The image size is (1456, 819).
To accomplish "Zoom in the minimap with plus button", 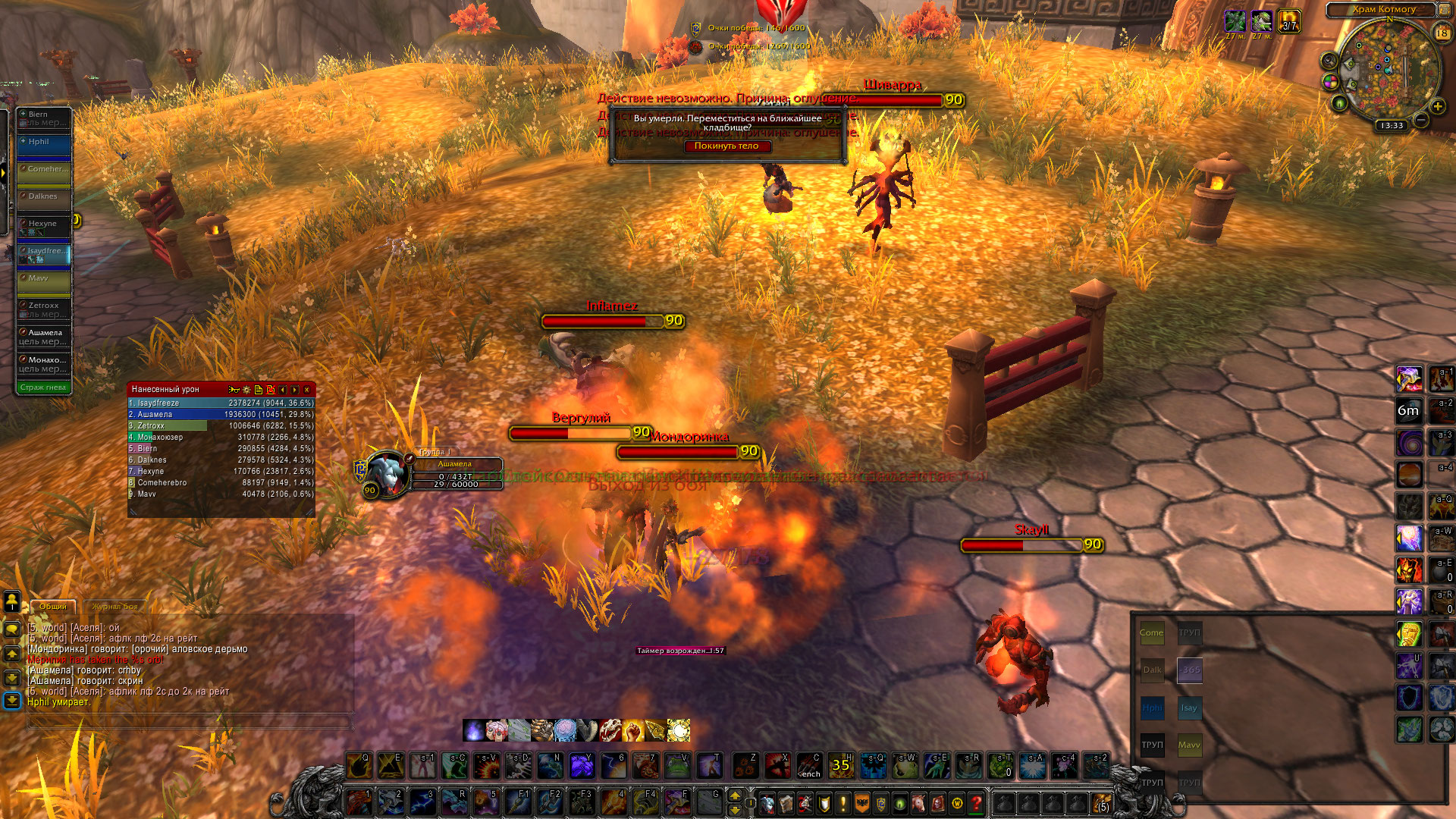I will click(x=1437, y=107).
